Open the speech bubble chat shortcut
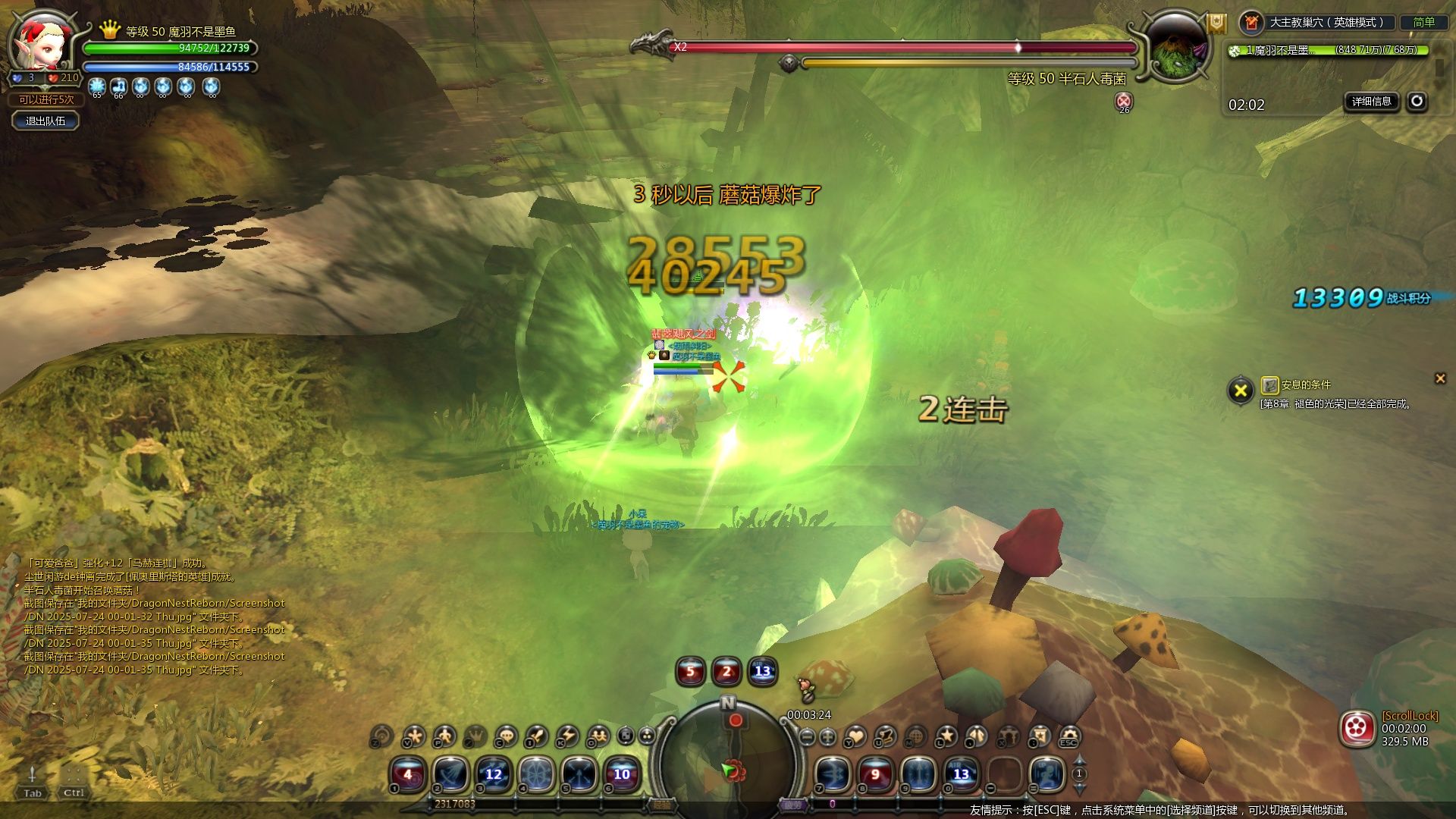Screen dimensions: 1456x819 pos(505,736)
